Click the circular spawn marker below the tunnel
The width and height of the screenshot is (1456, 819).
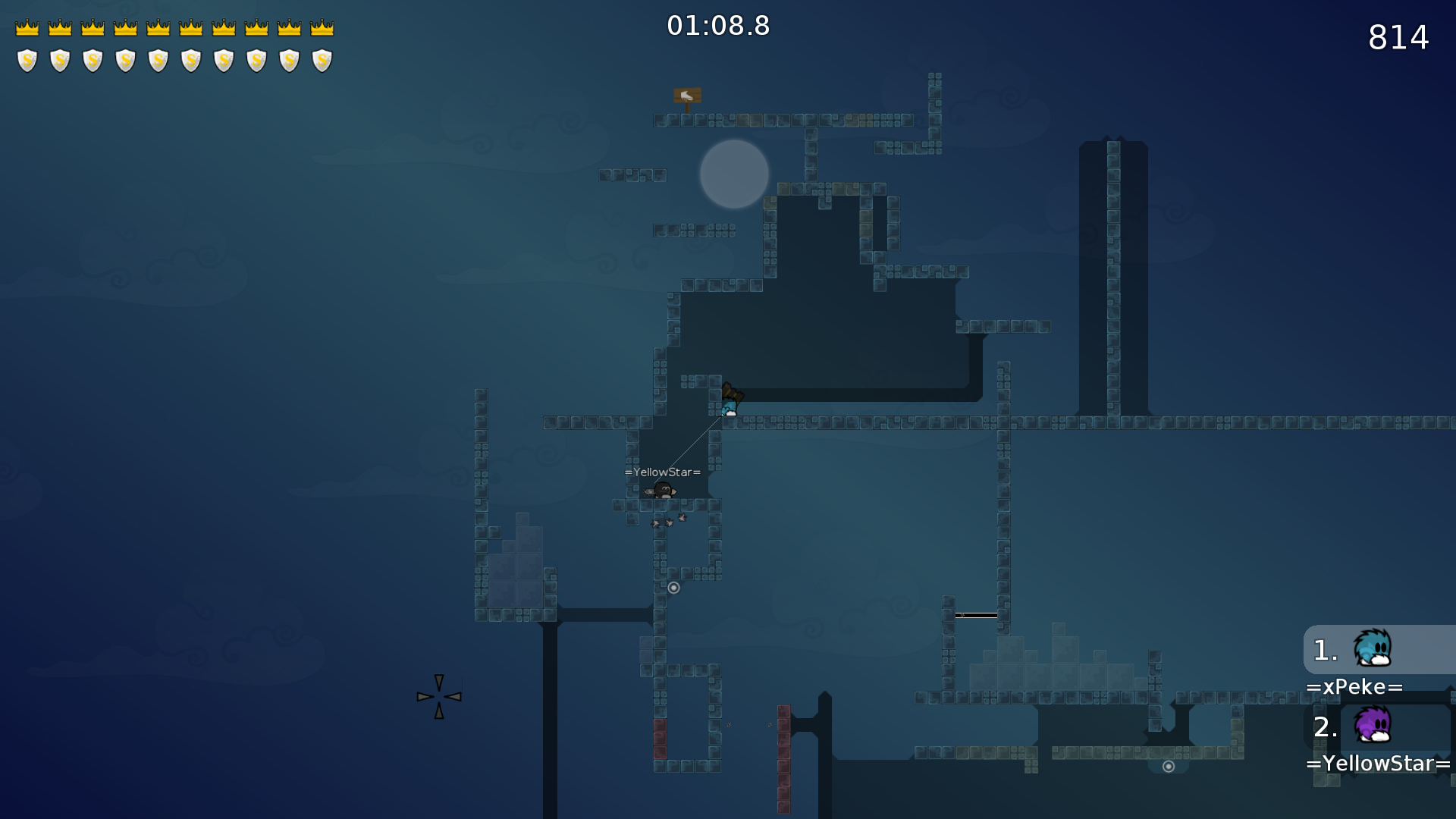674,587
